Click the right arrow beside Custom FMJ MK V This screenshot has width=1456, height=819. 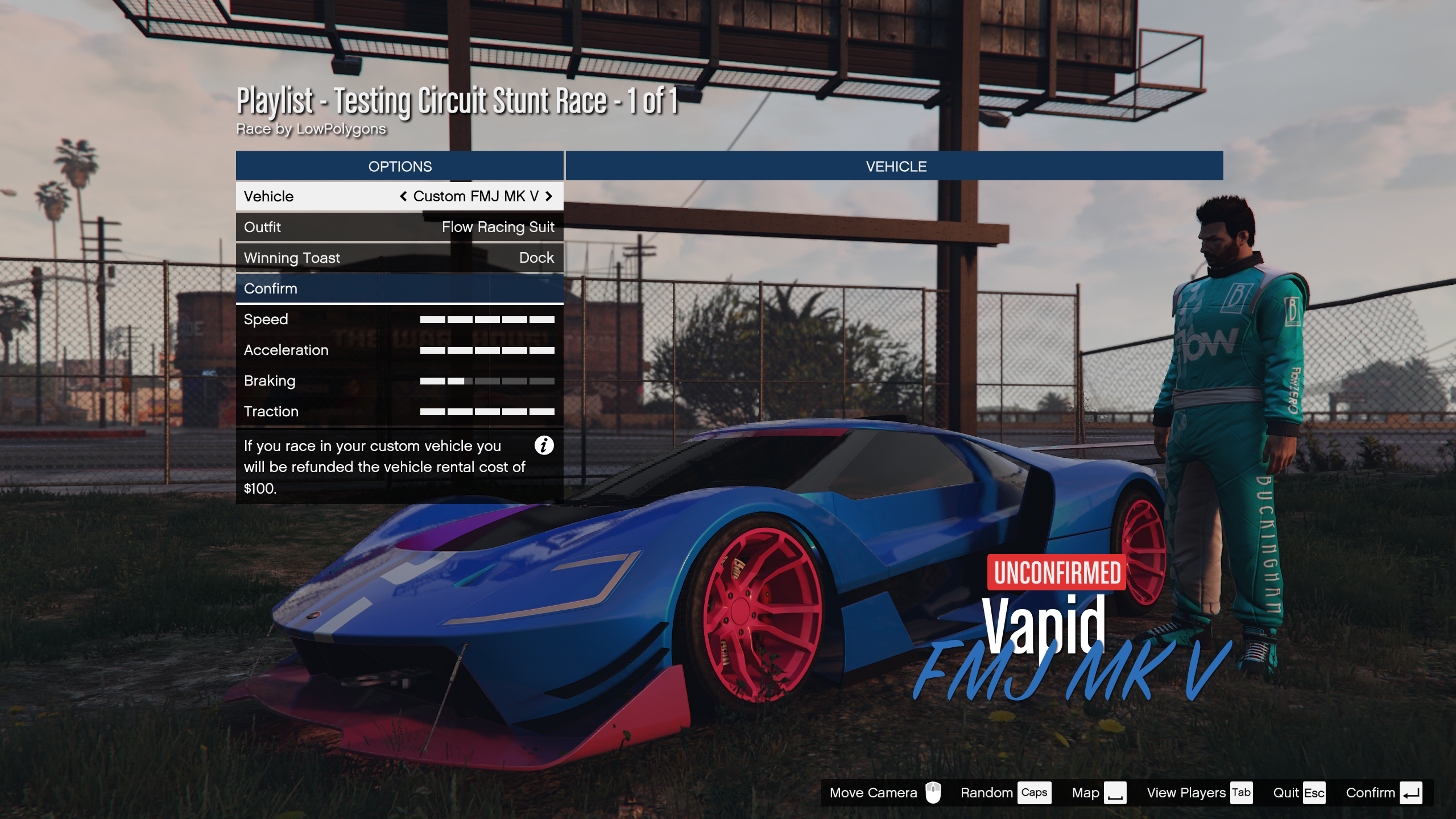point(549,196)
